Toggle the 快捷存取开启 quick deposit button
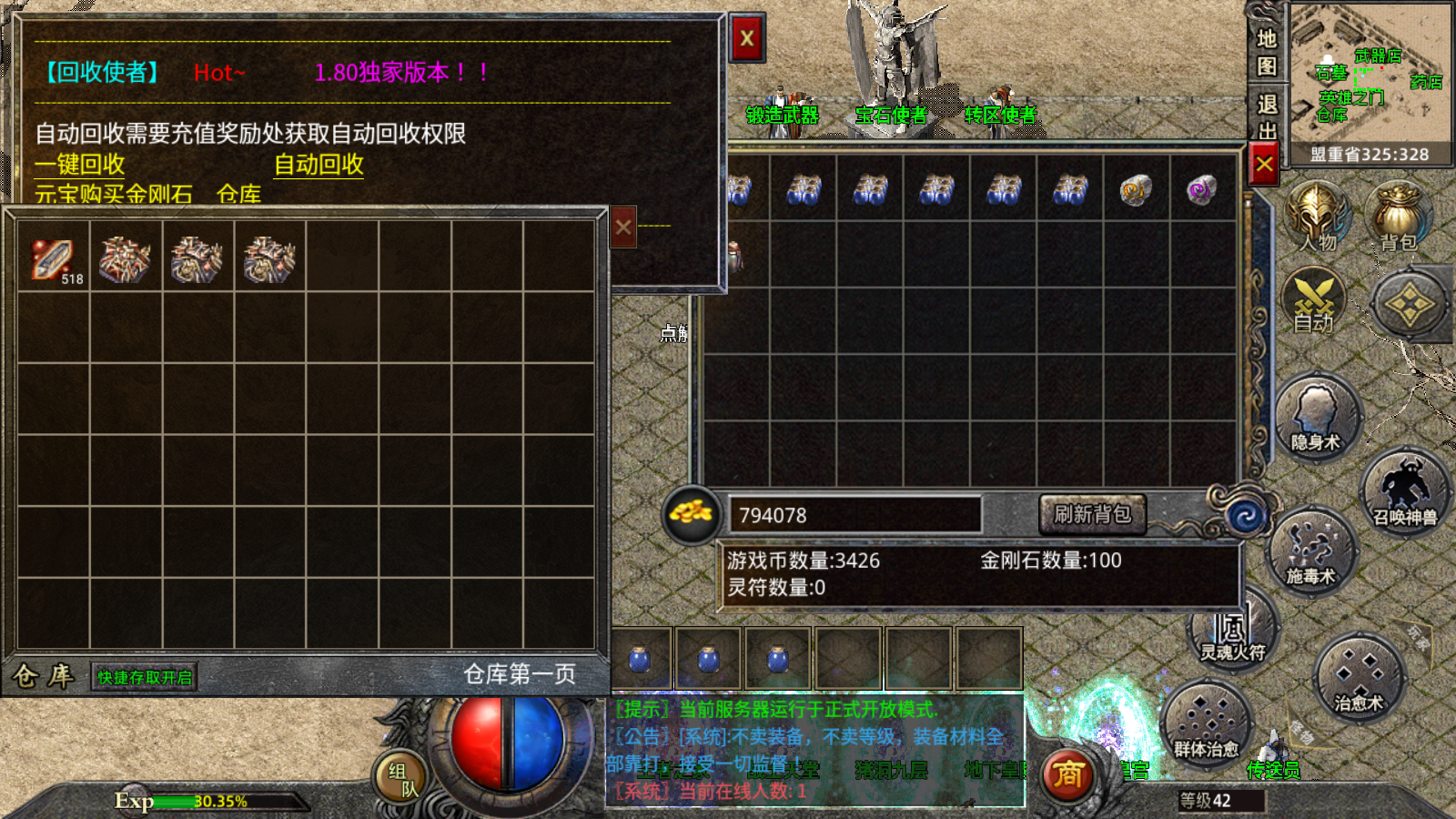1456x819 pixels. click(x=145, y=677)
